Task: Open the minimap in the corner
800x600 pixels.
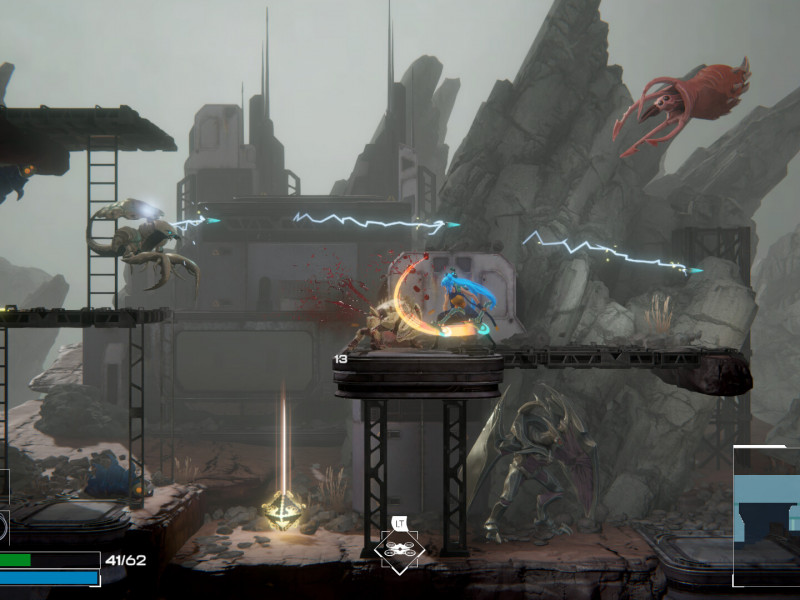Action: tap(767, 516)
